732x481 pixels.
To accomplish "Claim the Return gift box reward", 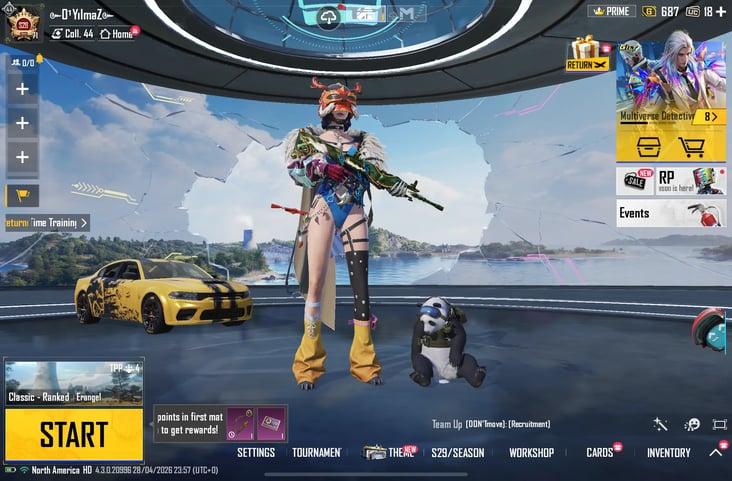I will (586, 54).
